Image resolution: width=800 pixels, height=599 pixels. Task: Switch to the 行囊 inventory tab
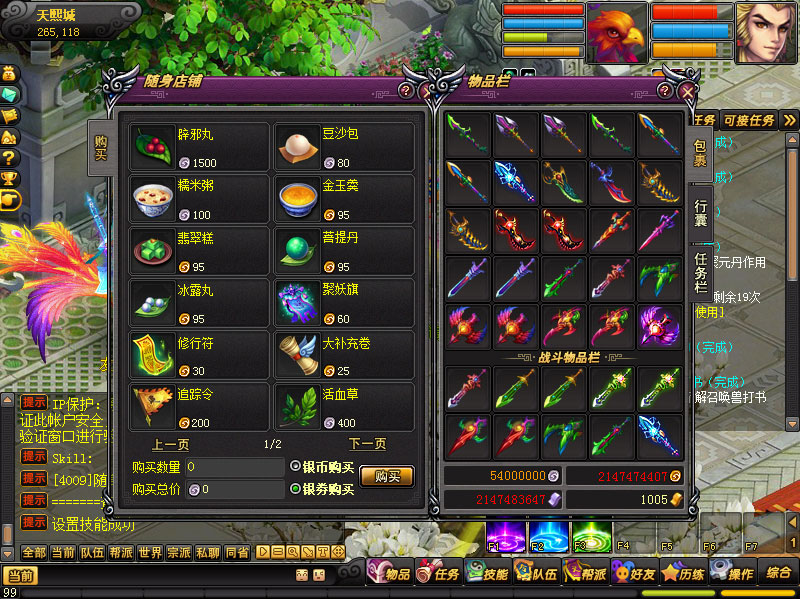click(x=701, y=213)
